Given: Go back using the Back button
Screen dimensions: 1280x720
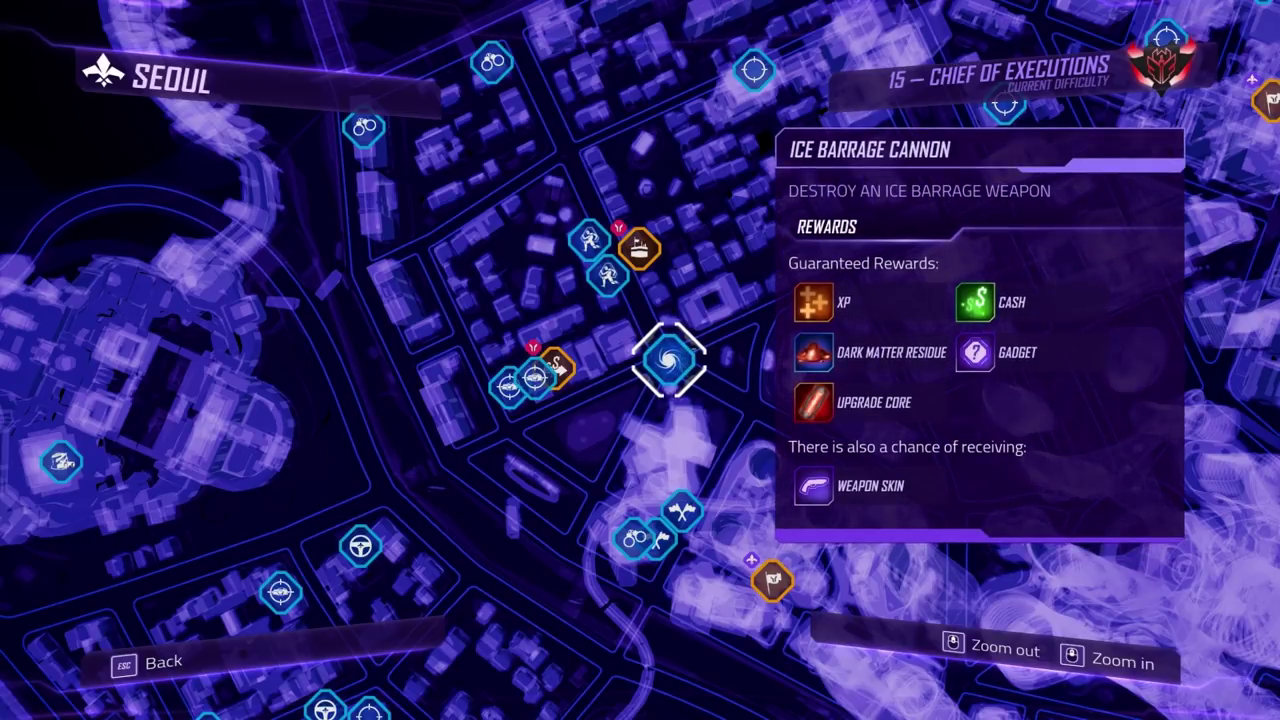Looking at the screenshot, I should click(x=148, y=663).
